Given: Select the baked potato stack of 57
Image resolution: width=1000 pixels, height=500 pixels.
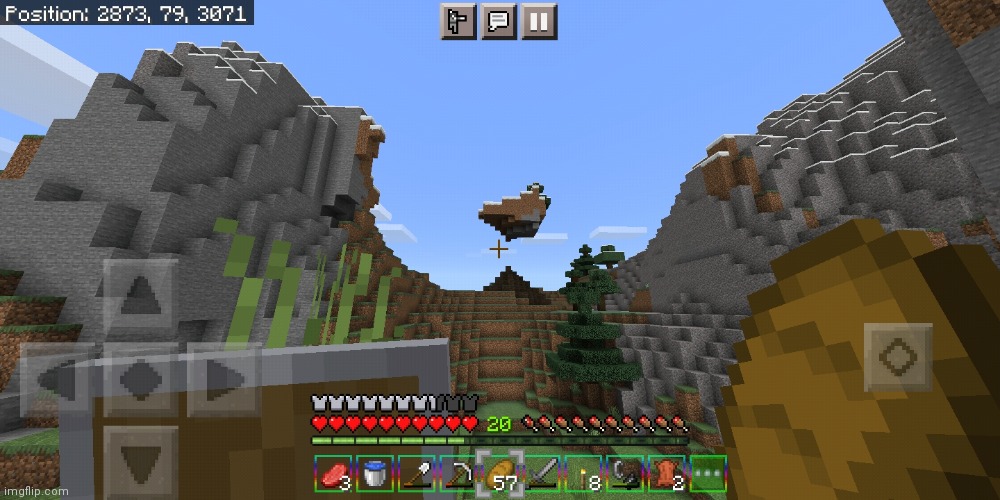Looking at the screenshot, I should [x=502, y=475].
